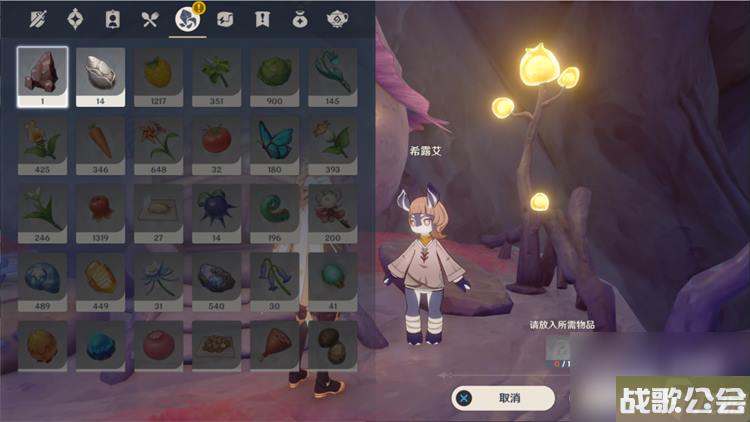750x422 pixels.
Task: Pick the red tomato slot
Action: point(217,141)
